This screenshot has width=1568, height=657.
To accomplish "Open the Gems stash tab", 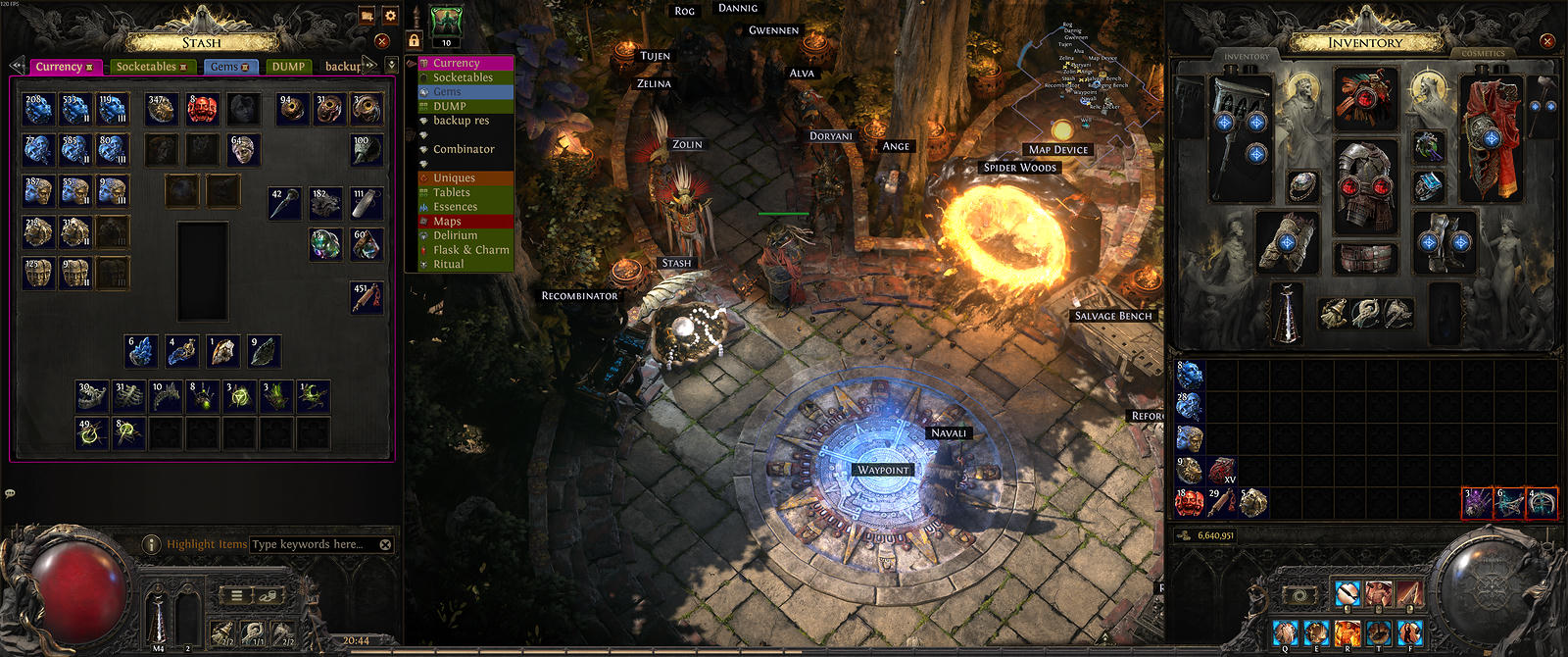I will tap(230, 67).
